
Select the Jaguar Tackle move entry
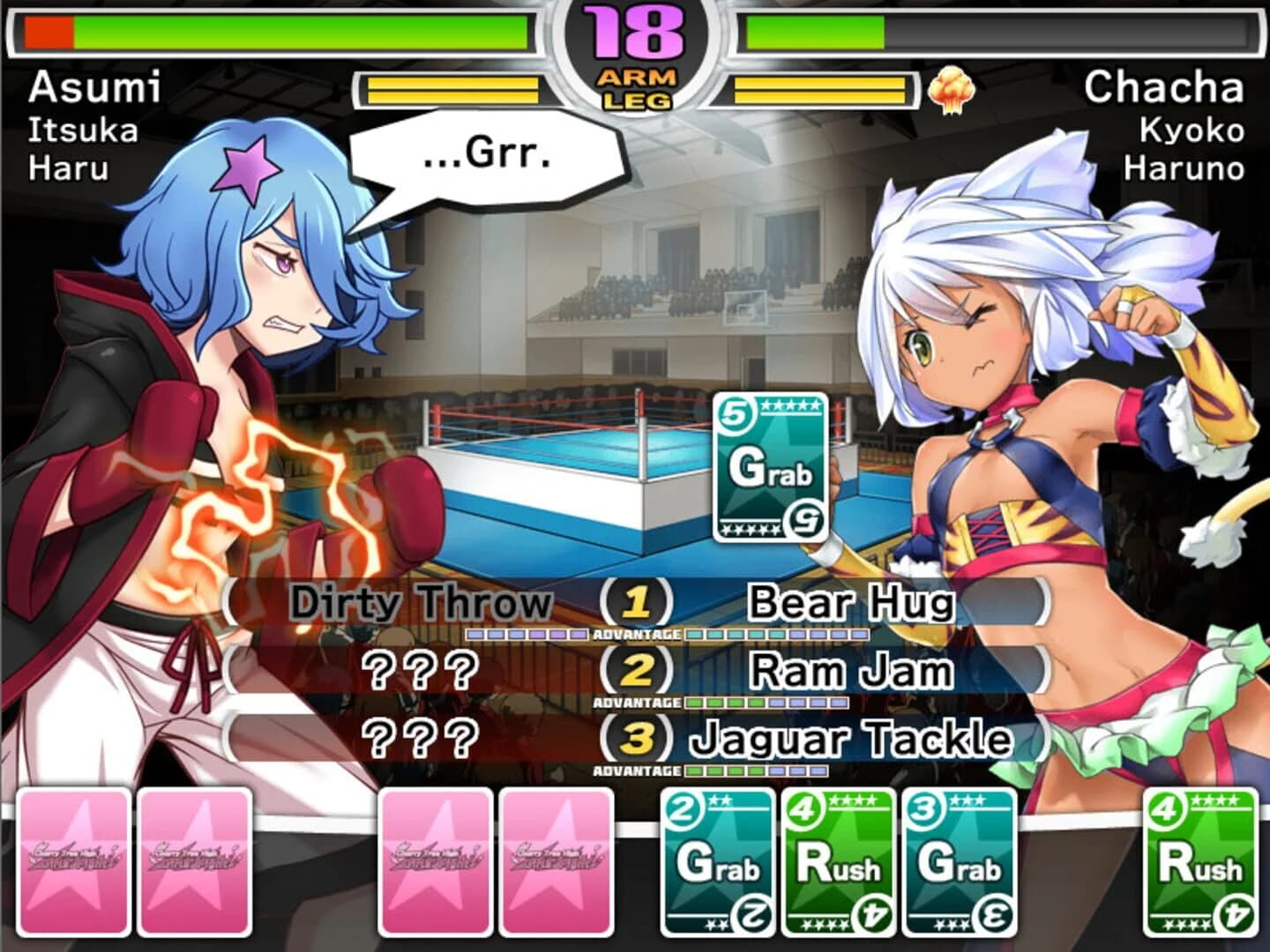[x=855, y=737]
